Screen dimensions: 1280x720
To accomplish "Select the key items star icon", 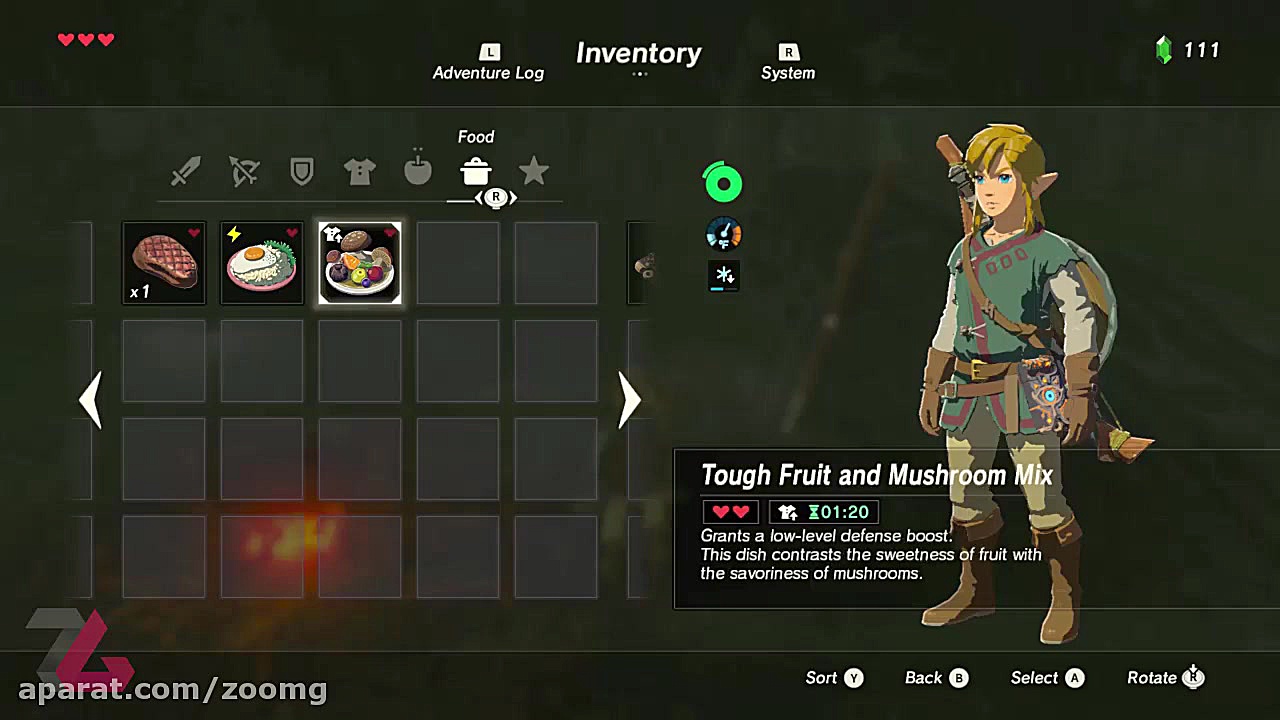I will pyautogui.click(x=533, y=171).
